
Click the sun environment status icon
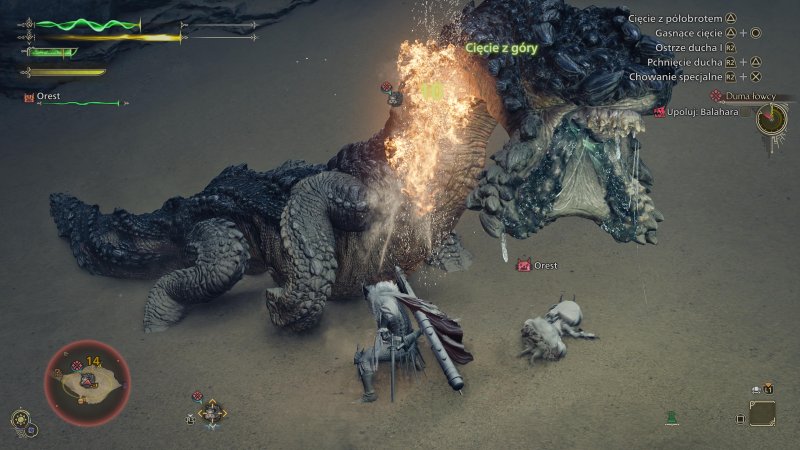coord(19,418)
